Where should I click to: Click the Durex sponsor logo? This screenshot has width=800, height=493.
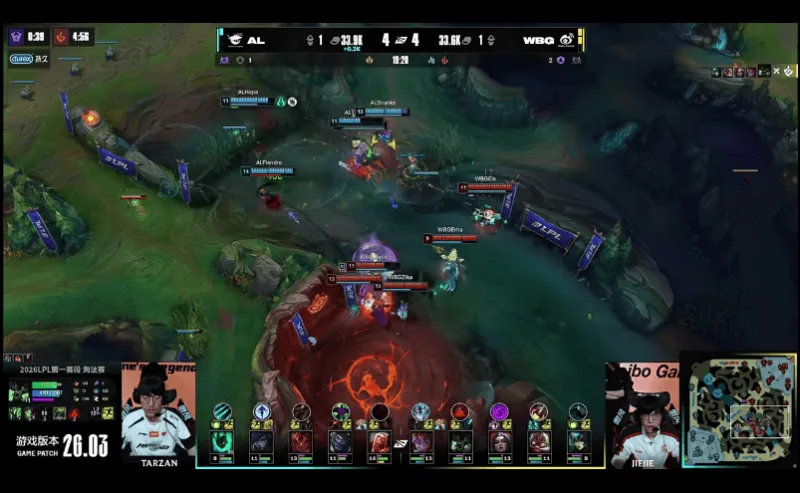(x=21, y=59)
